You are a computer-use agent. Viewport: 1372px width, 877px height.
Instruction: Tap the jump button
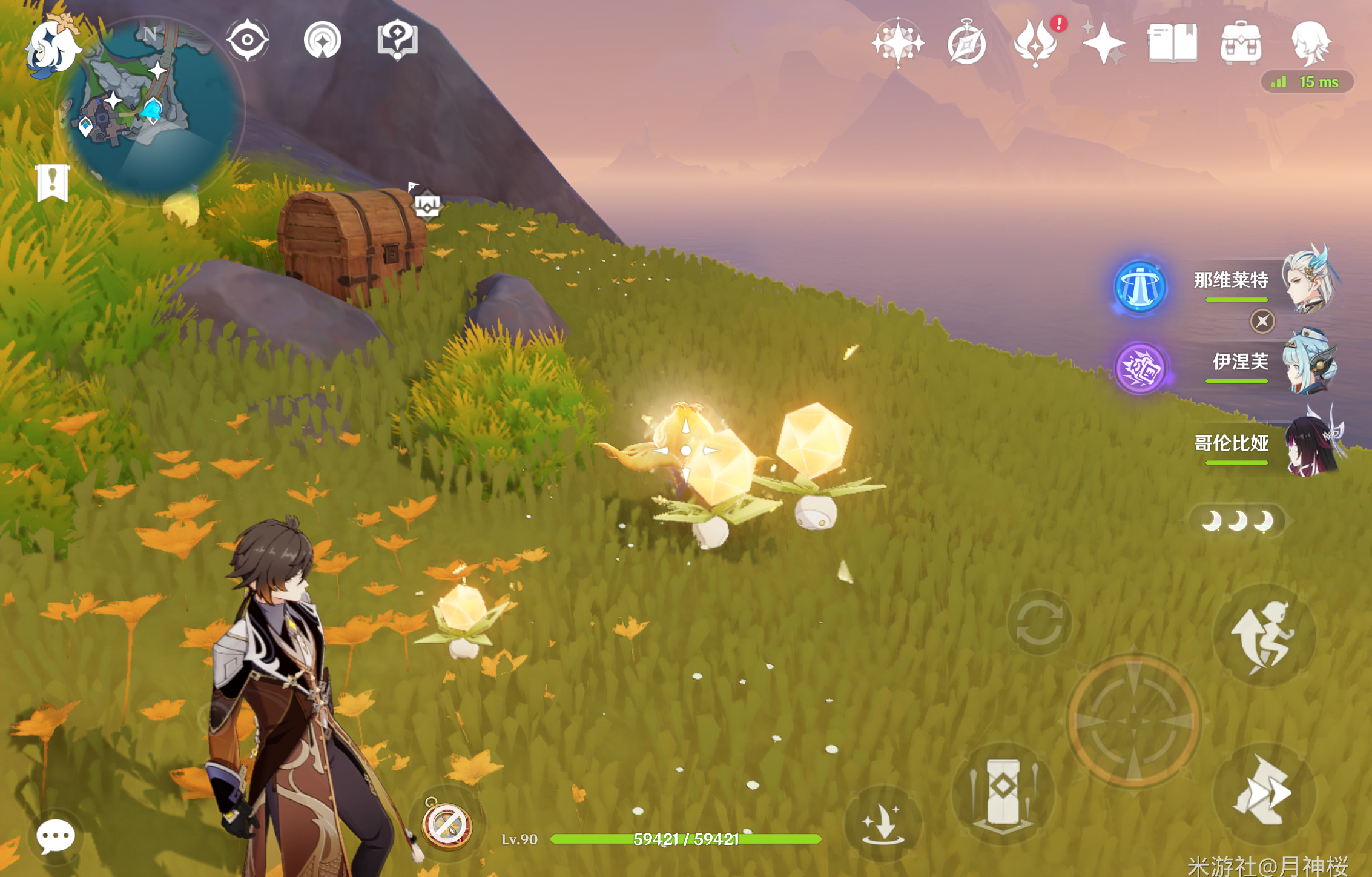pos(1264,636)
